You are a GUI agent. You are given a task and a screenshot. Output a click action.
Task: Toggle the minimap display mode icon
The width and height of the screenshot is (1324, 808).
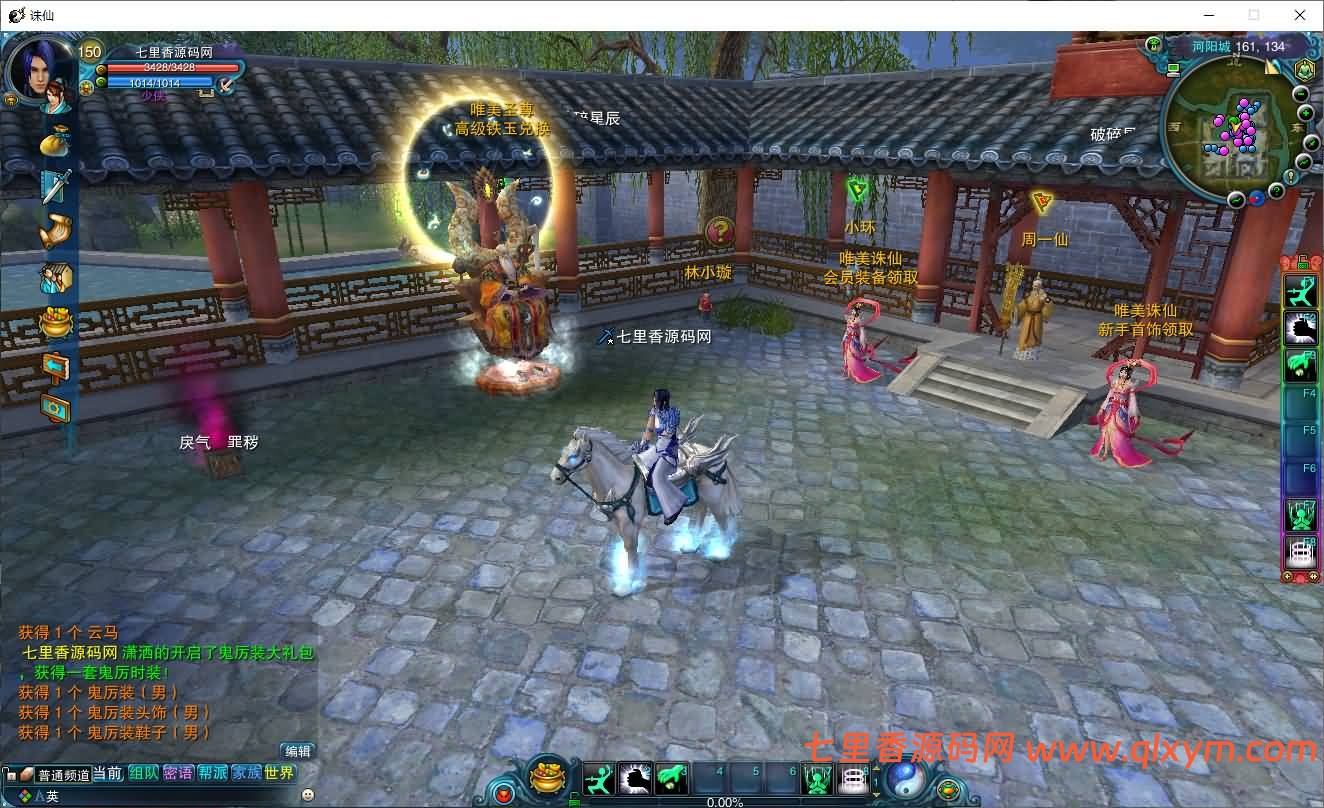coord(1173,69)
